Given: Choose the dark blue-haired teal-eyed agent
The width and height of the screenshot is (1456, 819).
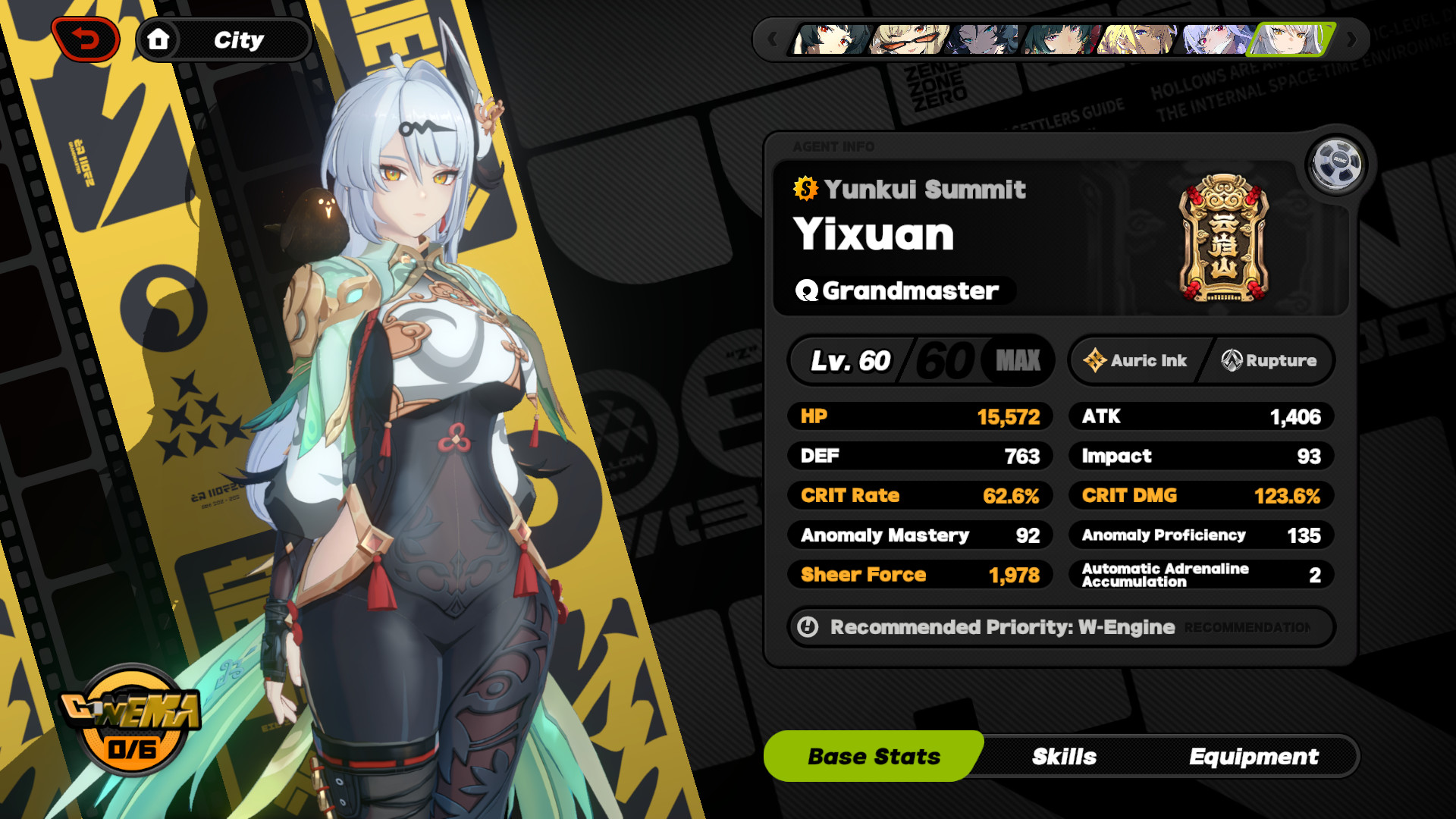Looking at the screenshot, I should coord(985,39).
